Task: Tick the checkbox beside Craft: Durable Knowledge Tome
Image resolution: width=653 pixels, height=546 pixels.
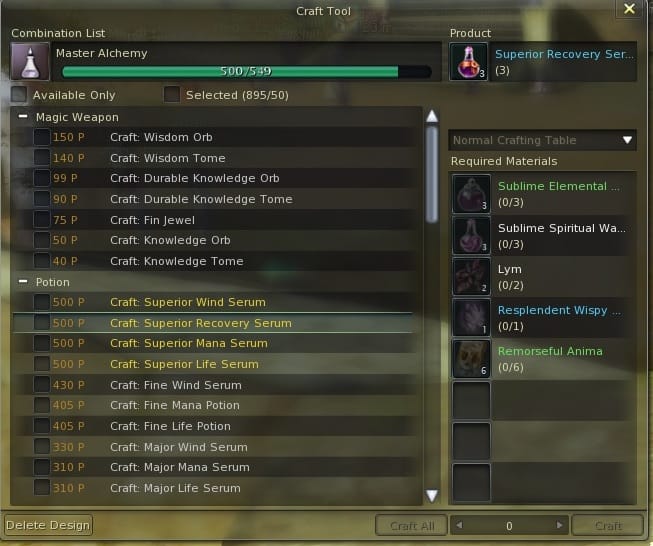Action: [42, 199]
